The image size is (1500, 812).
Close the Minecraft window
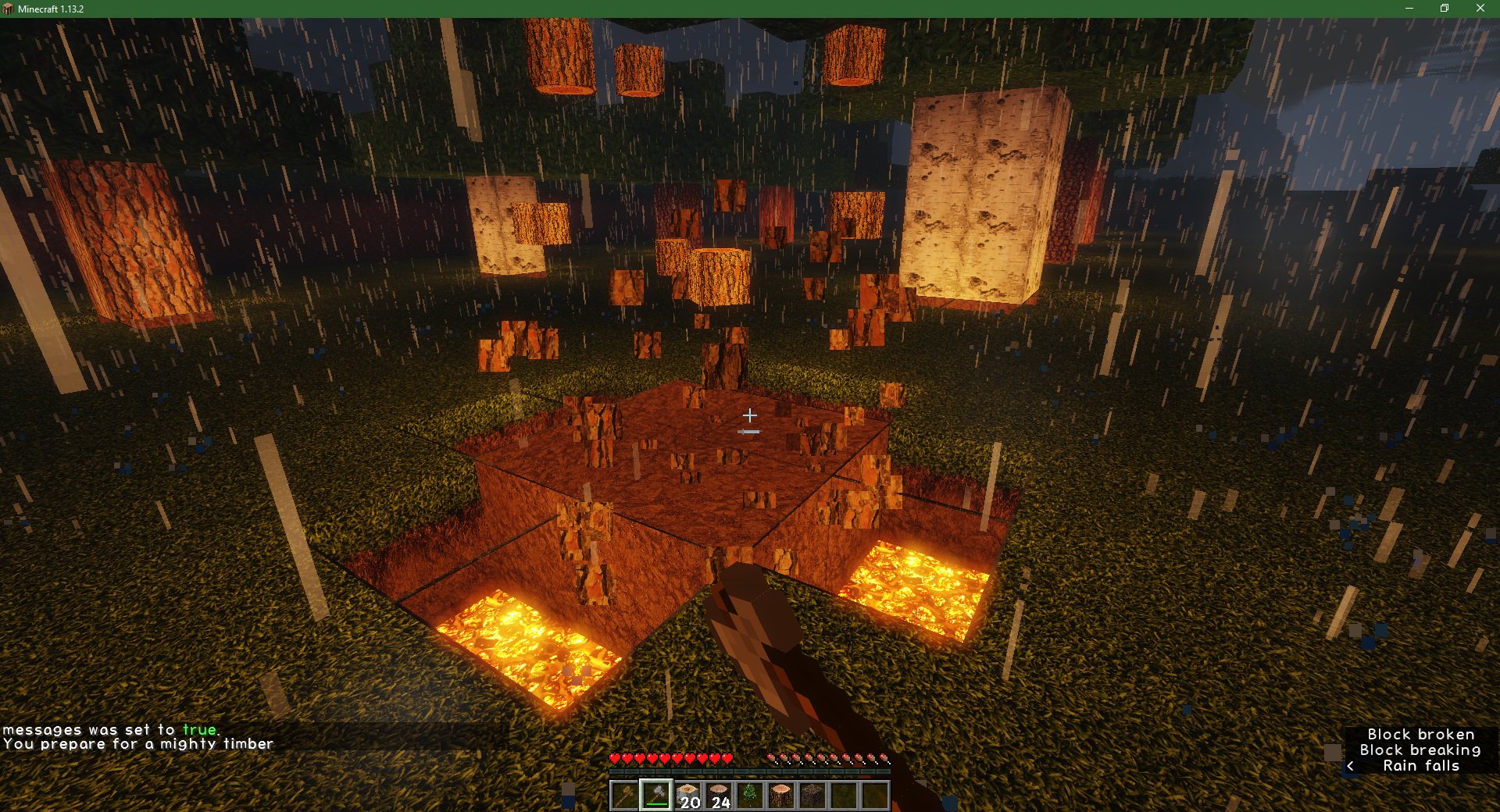click(1480, 9)
